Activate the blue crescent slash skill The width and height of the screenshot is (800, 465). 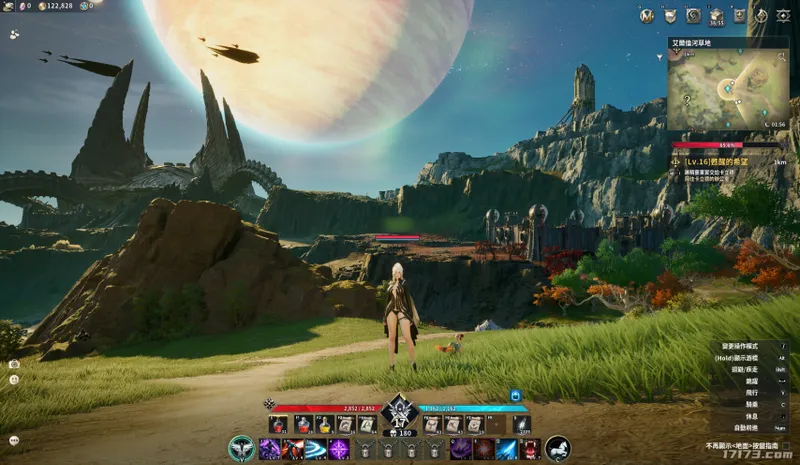316,449
